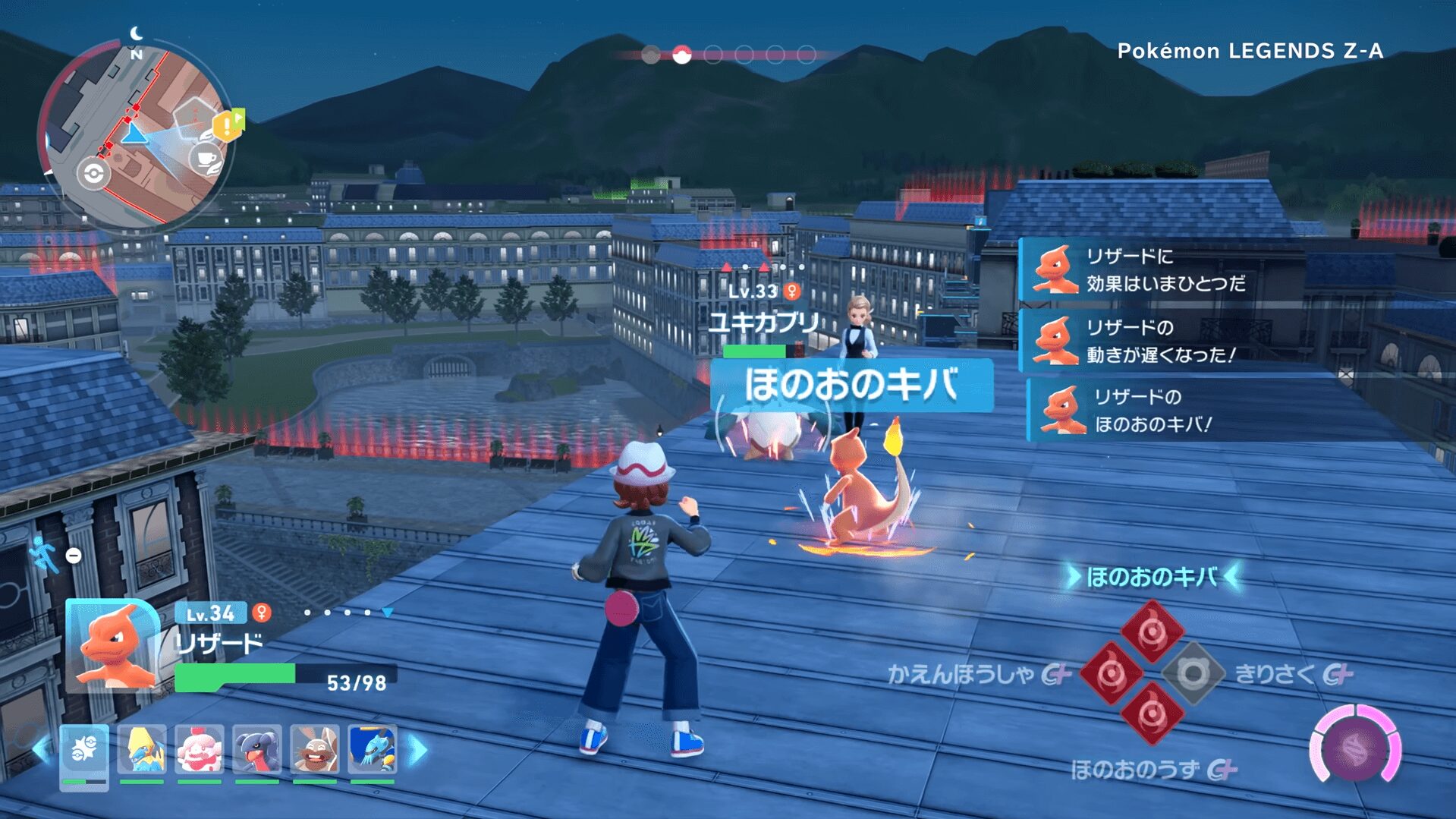This screenshot has height=819, width=1456.
Task: Use the left fire move かえんほうしゃ
Action: (1111, 673)
